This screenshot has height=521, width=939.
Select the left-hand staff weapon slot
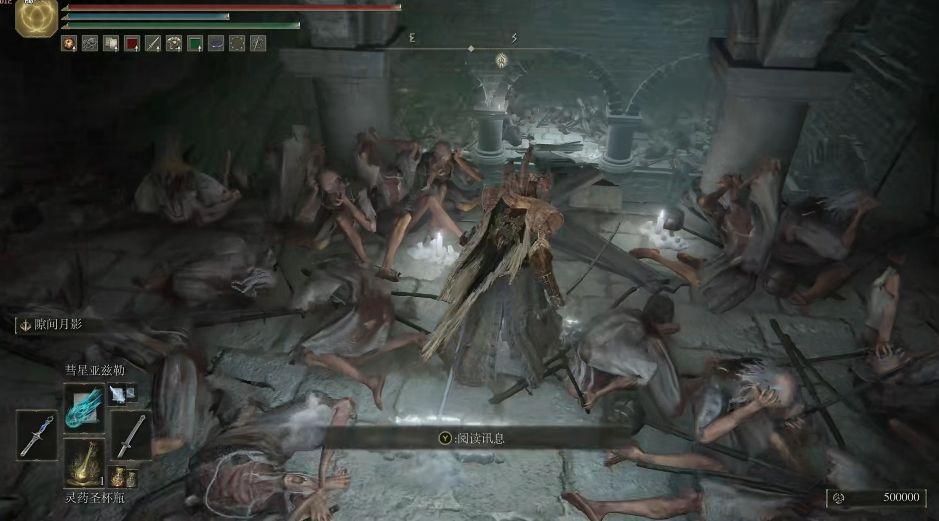[37, 436]
